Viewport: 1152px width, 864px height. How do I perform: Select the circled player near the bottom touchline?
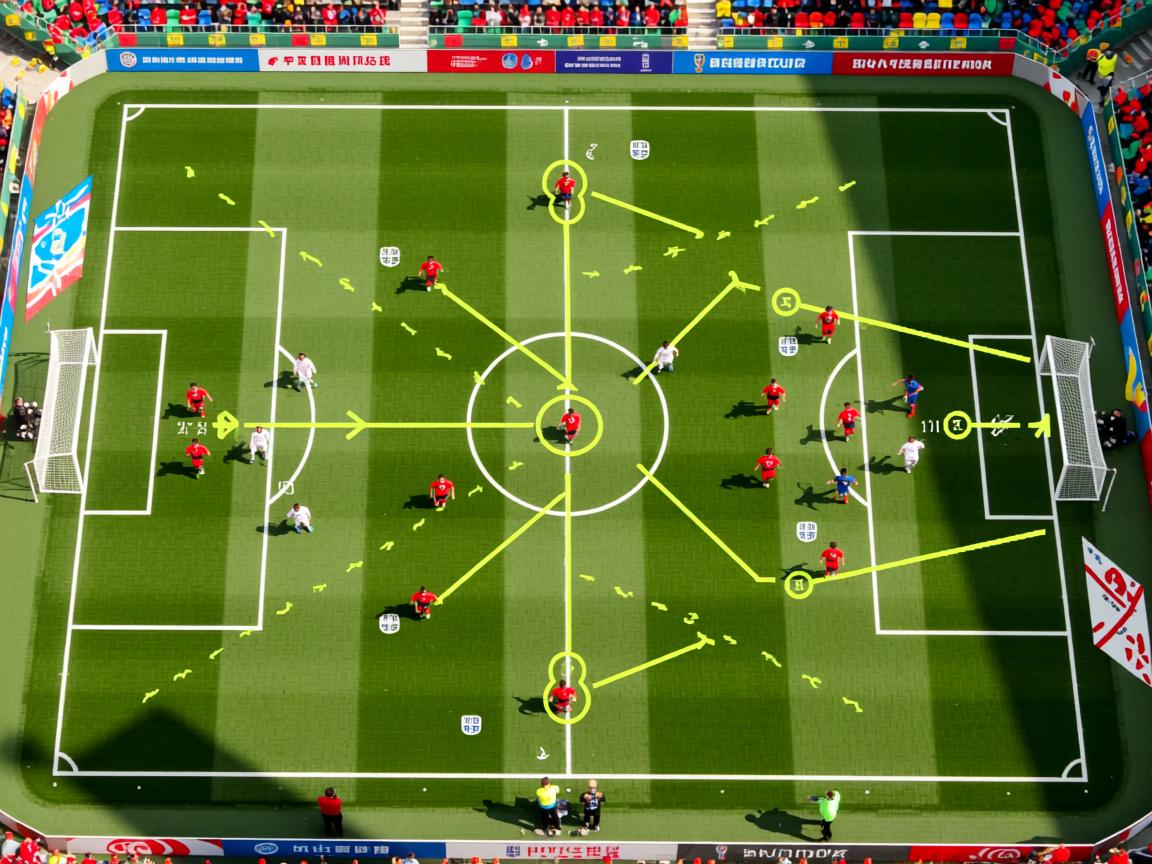coord(564,695)
